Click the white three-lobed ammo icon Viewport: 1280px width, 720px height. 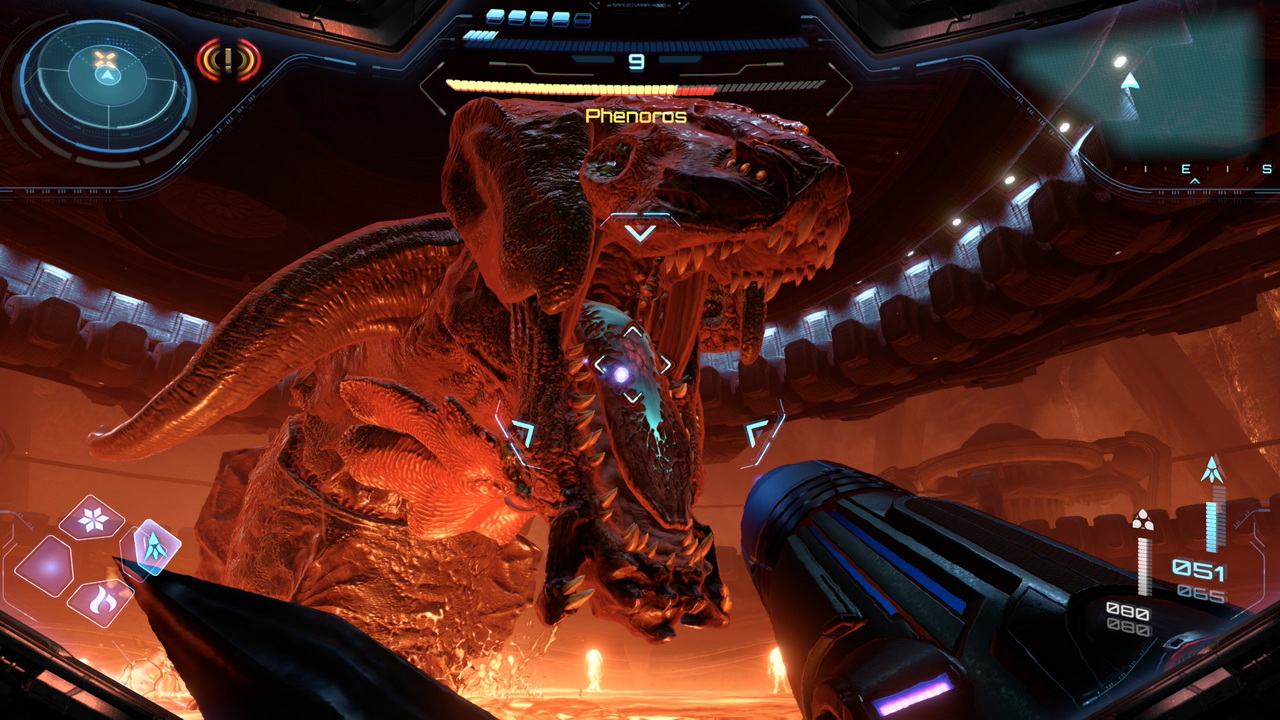[1142, 520]
